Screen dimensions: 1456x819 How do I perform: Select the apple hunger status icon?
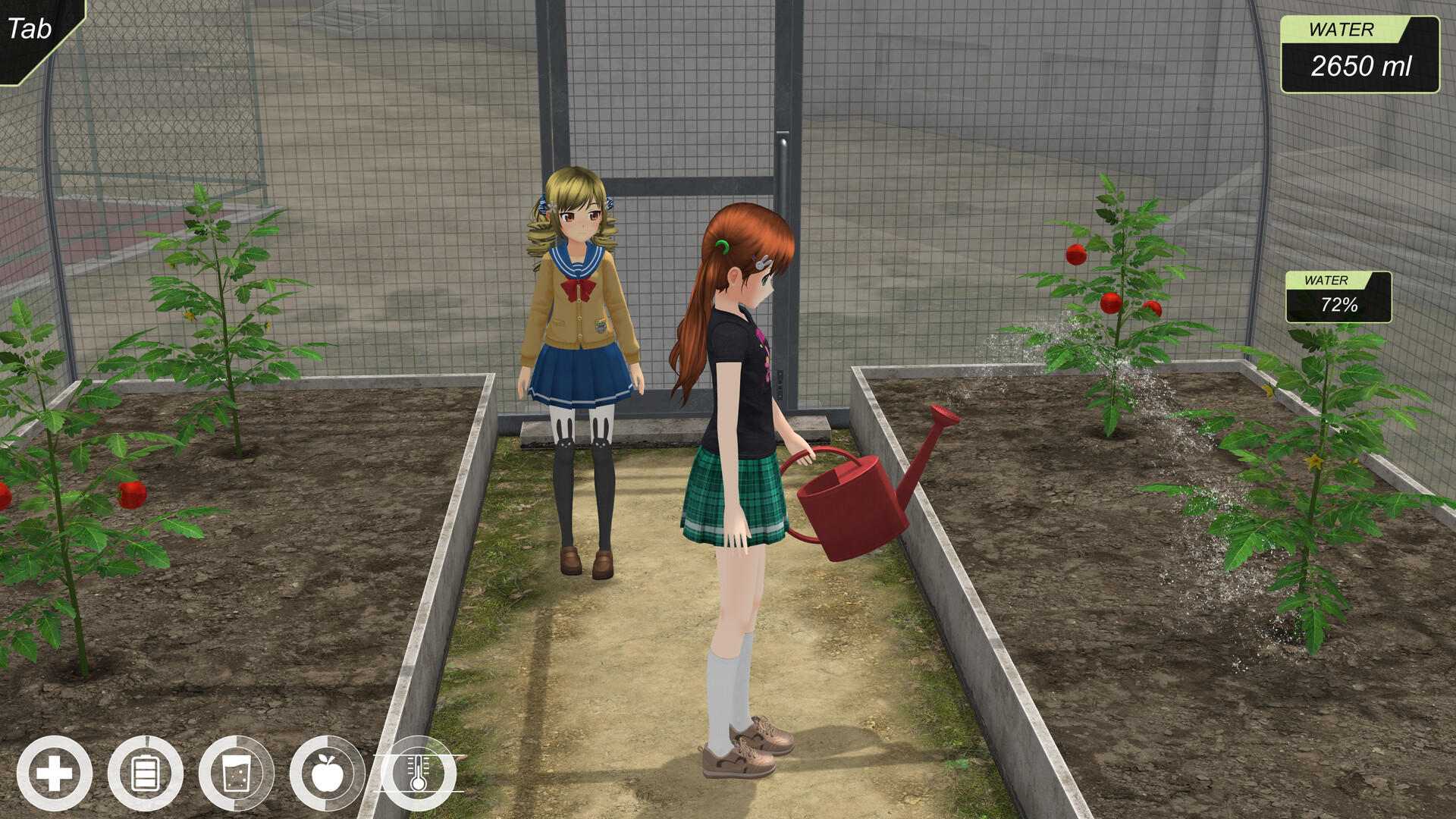[x=328, y=773]
